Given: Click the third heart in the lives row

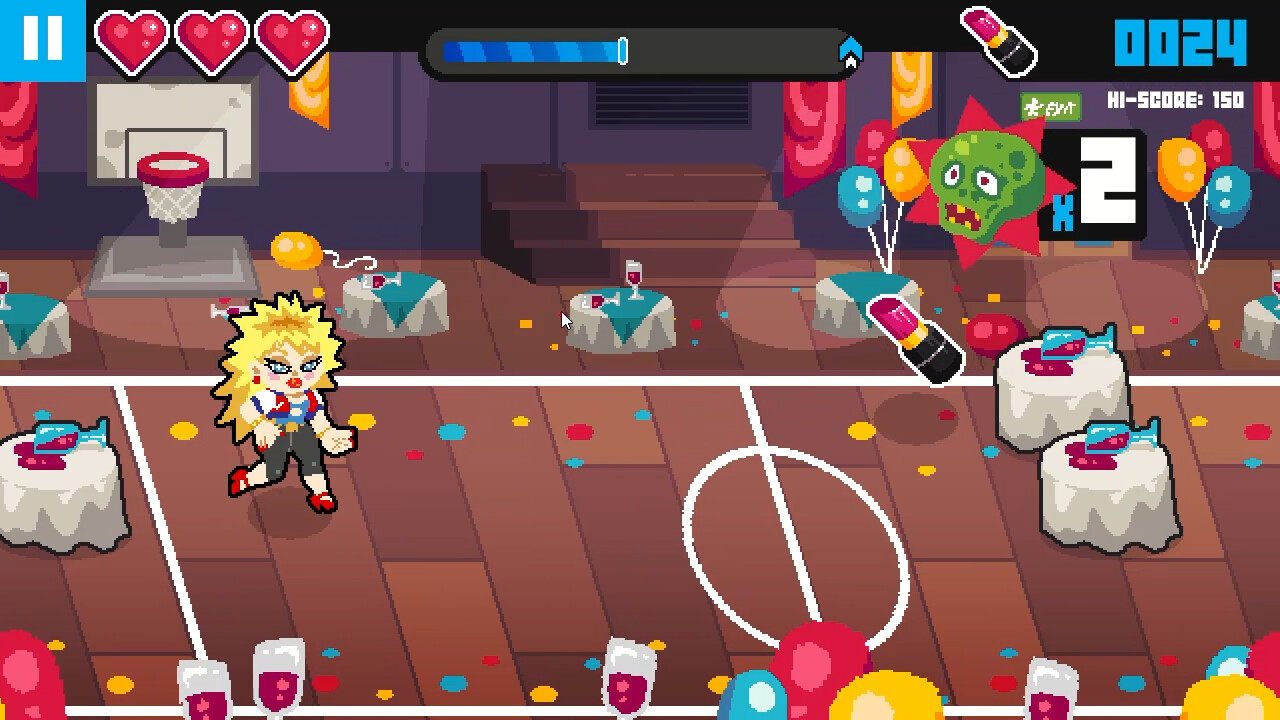Looking at the screenshot, I should (x=291, y=41).
